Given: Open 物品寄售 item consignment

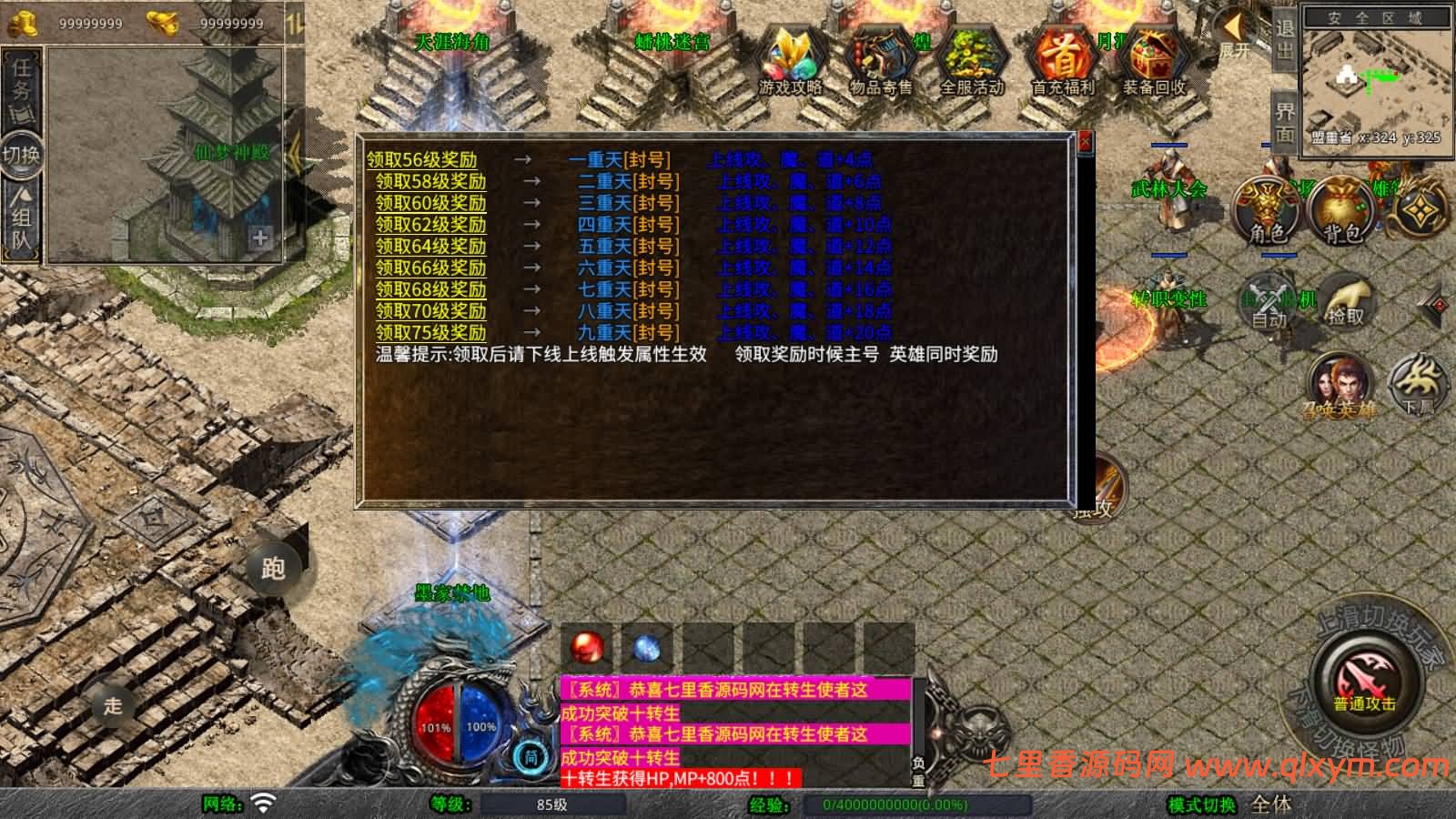Looking at the screenshot, I should 880,62.
